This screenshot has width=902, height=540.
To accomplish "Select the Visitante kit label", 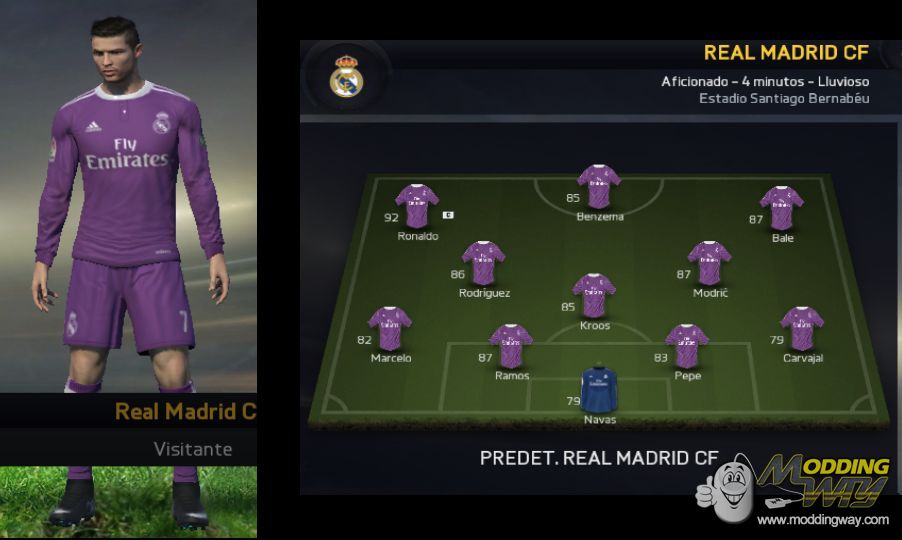I will tap(193, 449).
